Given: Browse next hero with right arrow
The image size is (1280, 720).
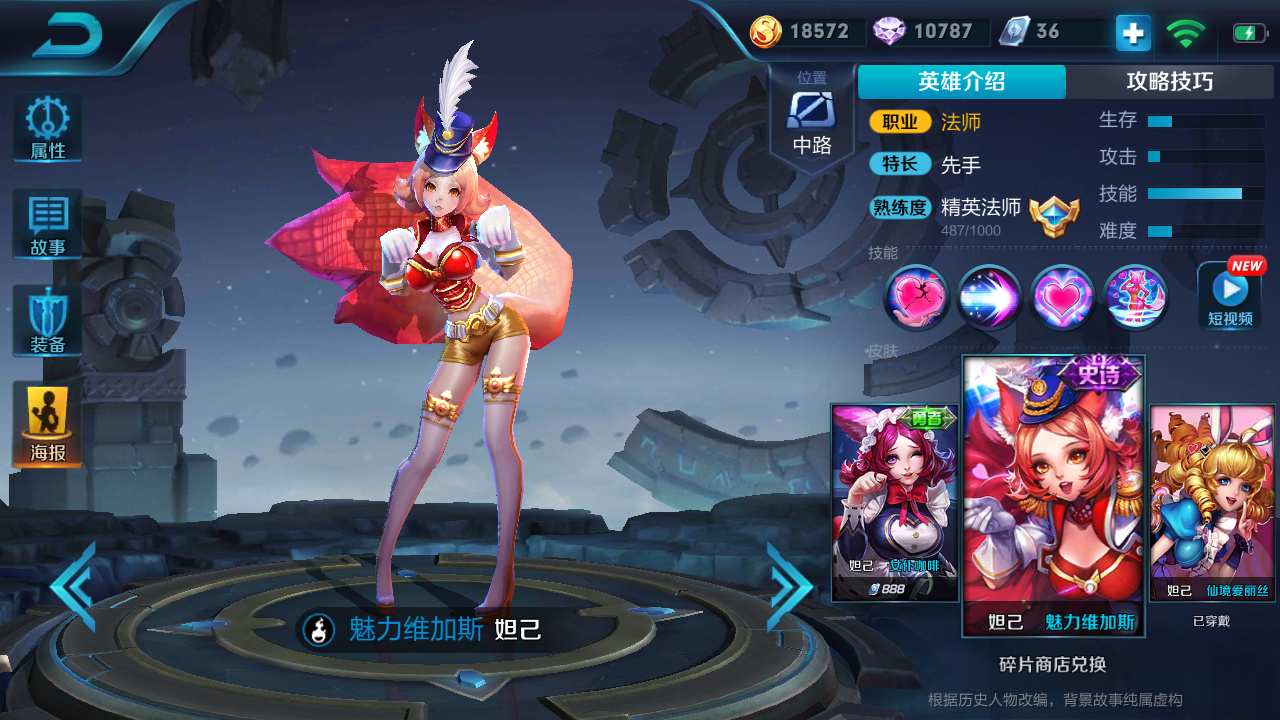Looking at the screenshot, I should coord(787,586).
